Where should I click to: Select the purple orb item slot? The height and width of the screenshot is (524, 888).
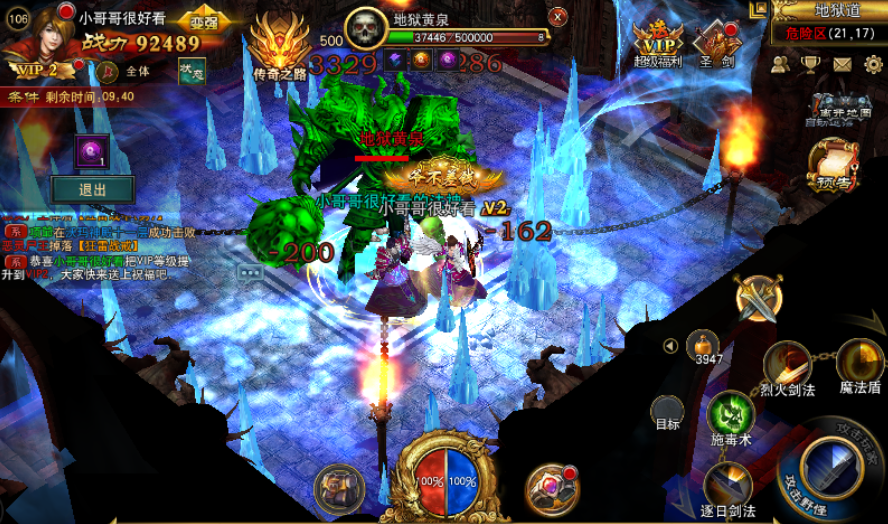click(x=90, y=151)
